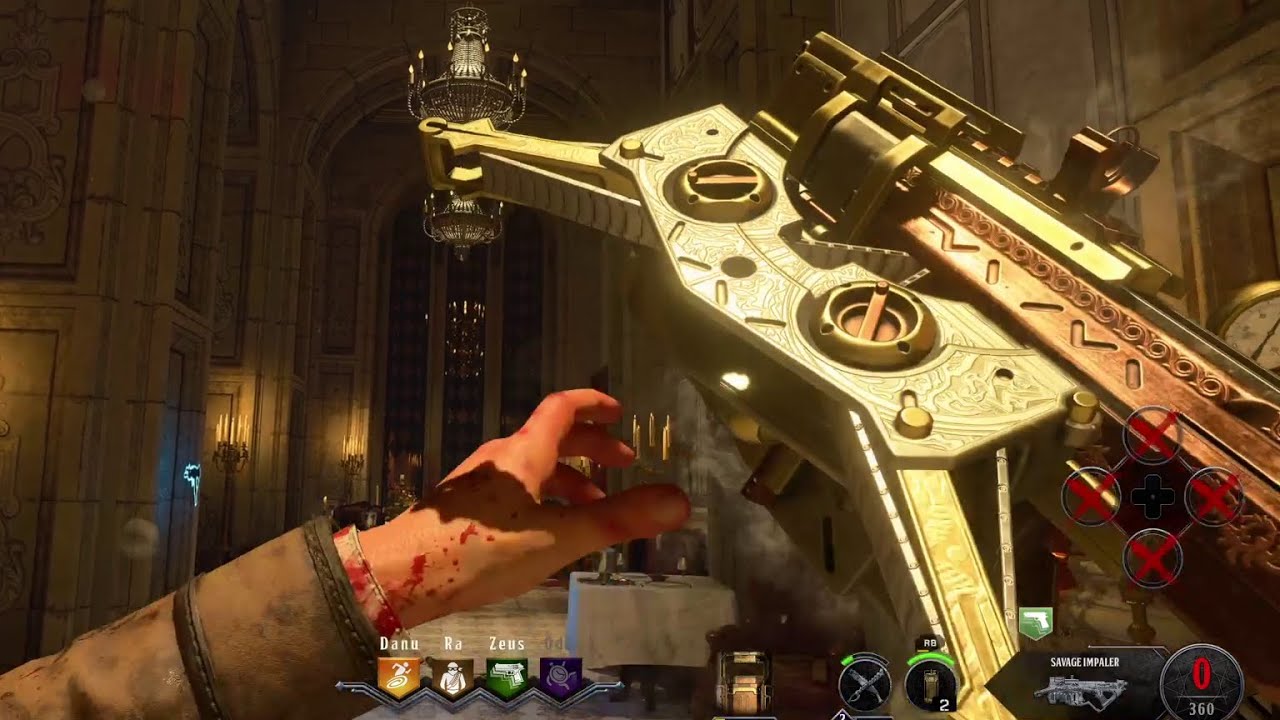Select the right crossed-out elixir slot
Image resolution: width=1280 pixels, height=720 pixels.
(x=1214, y=497)
